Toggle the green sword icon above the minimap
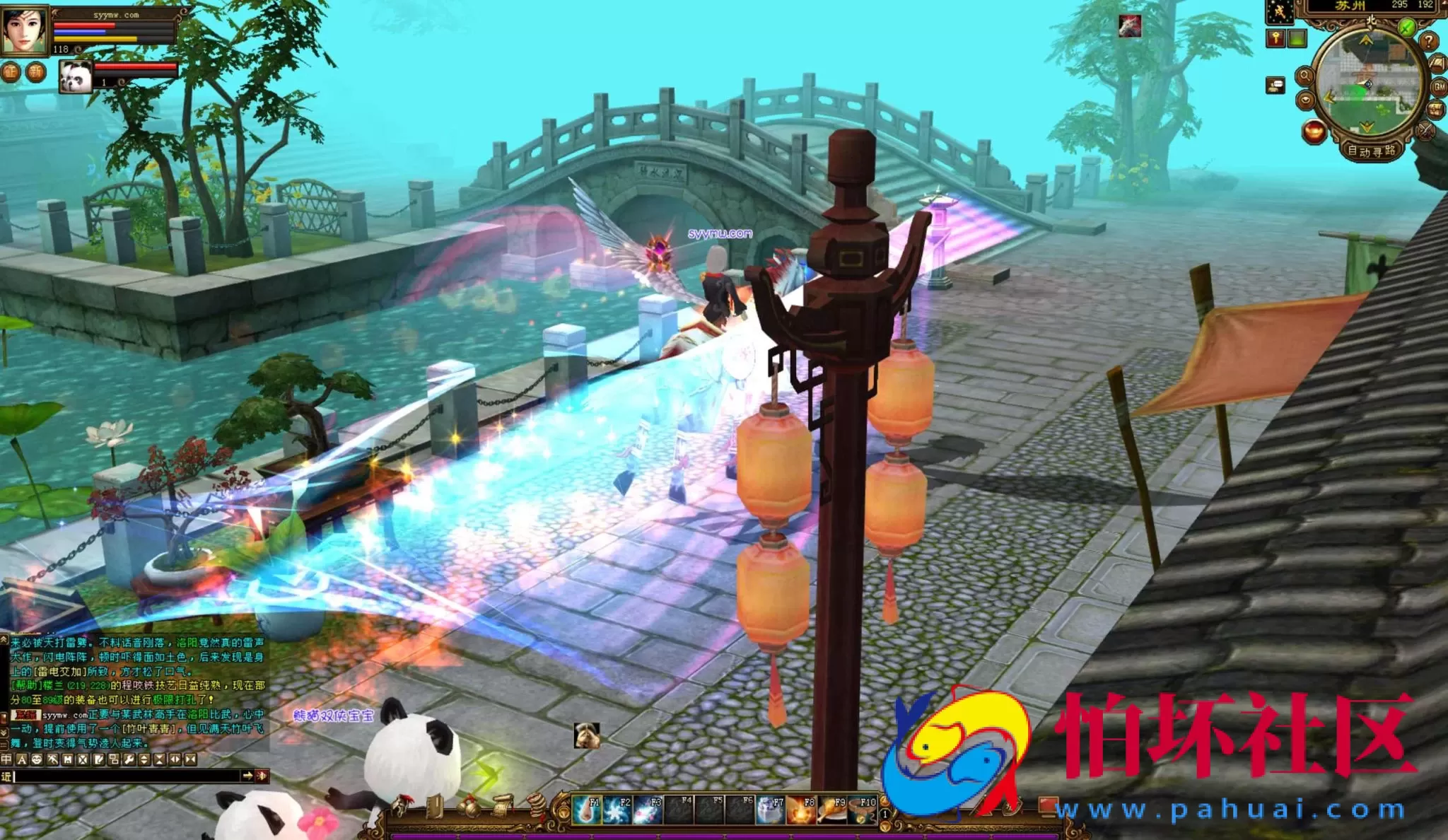The image size is (1448, 840). [x=1406, y=26]
